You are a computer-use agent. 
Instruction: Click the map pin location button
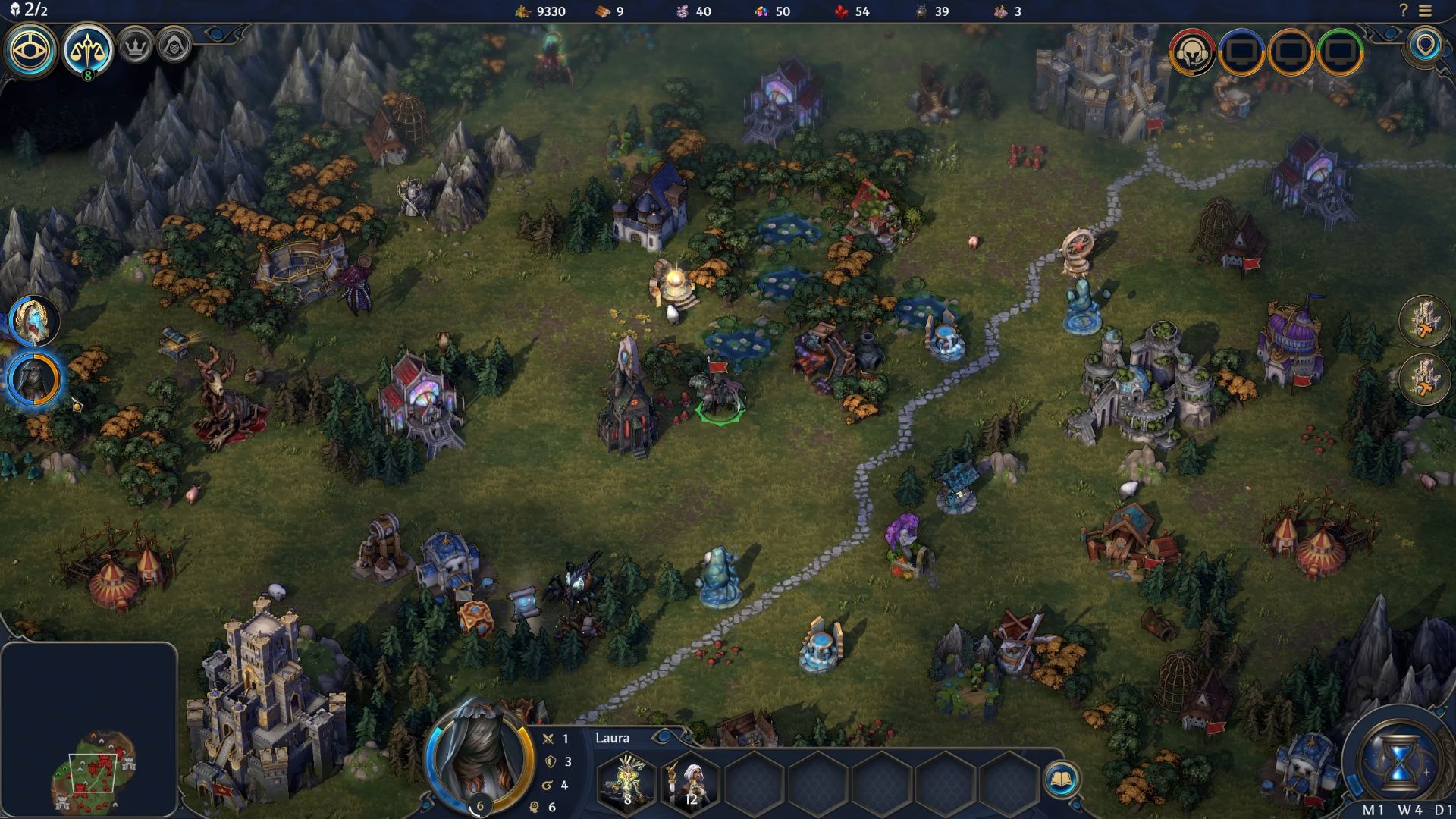[x=1426, y=45]
